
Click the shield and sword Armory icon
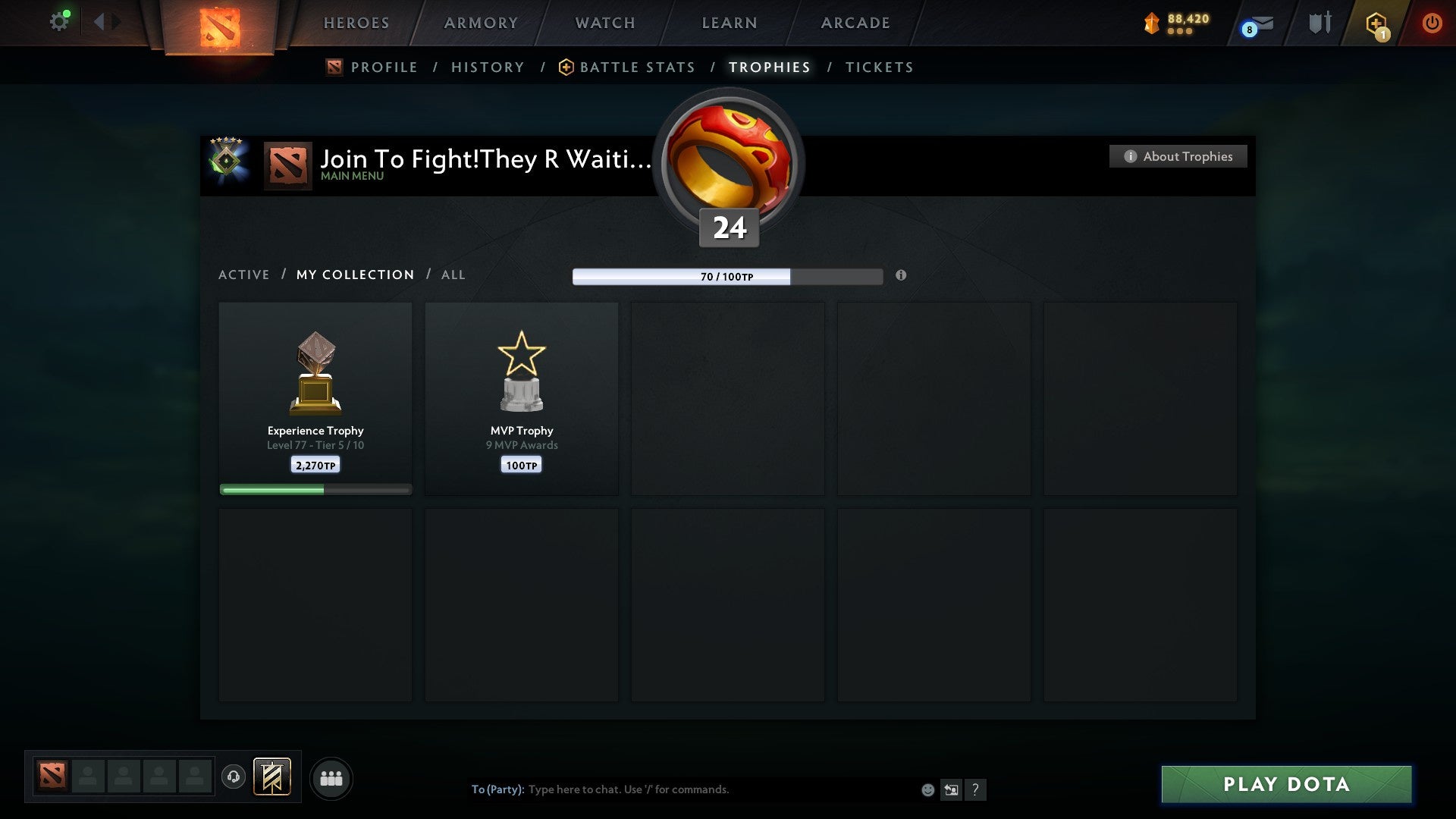[x=1318, y=23]
